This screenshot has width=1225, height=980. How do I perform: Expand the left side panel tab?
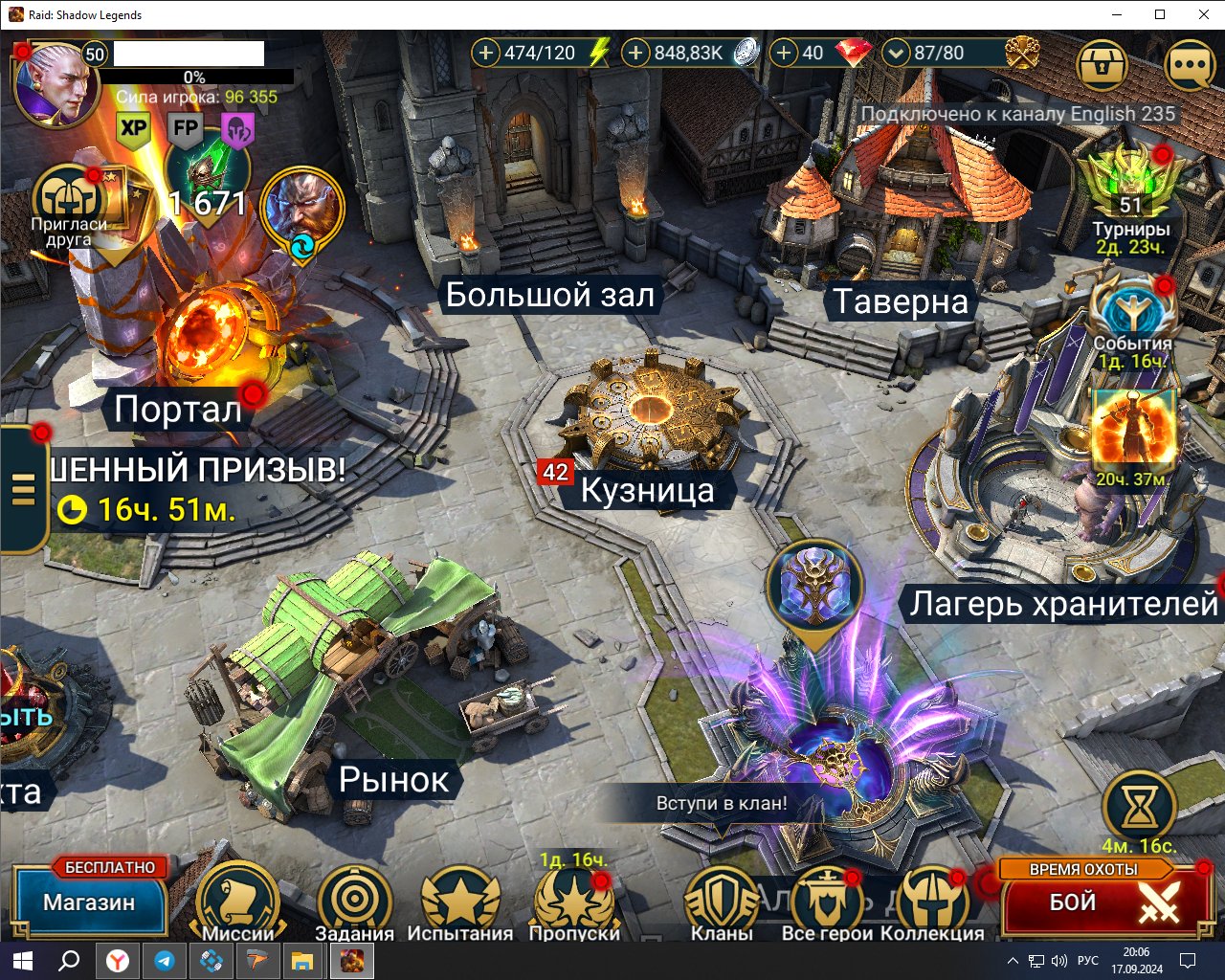(x=23, y=490)
